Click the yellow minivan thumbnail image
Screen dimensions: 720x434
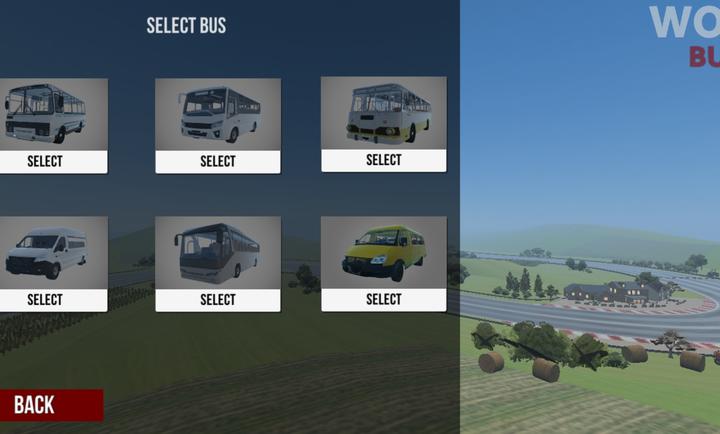tap(383, 251)
